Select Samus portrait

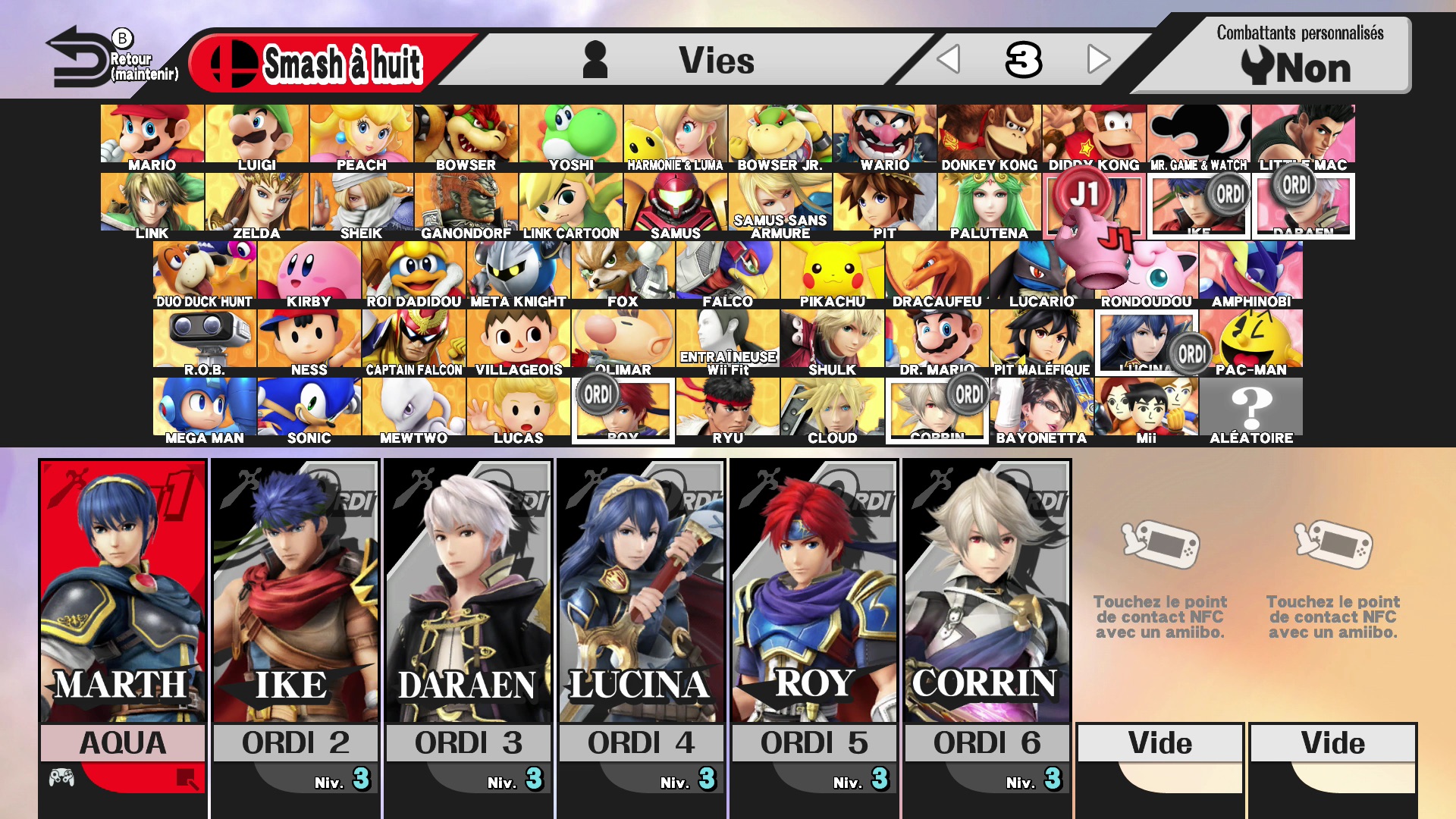(x=675, y=205)
